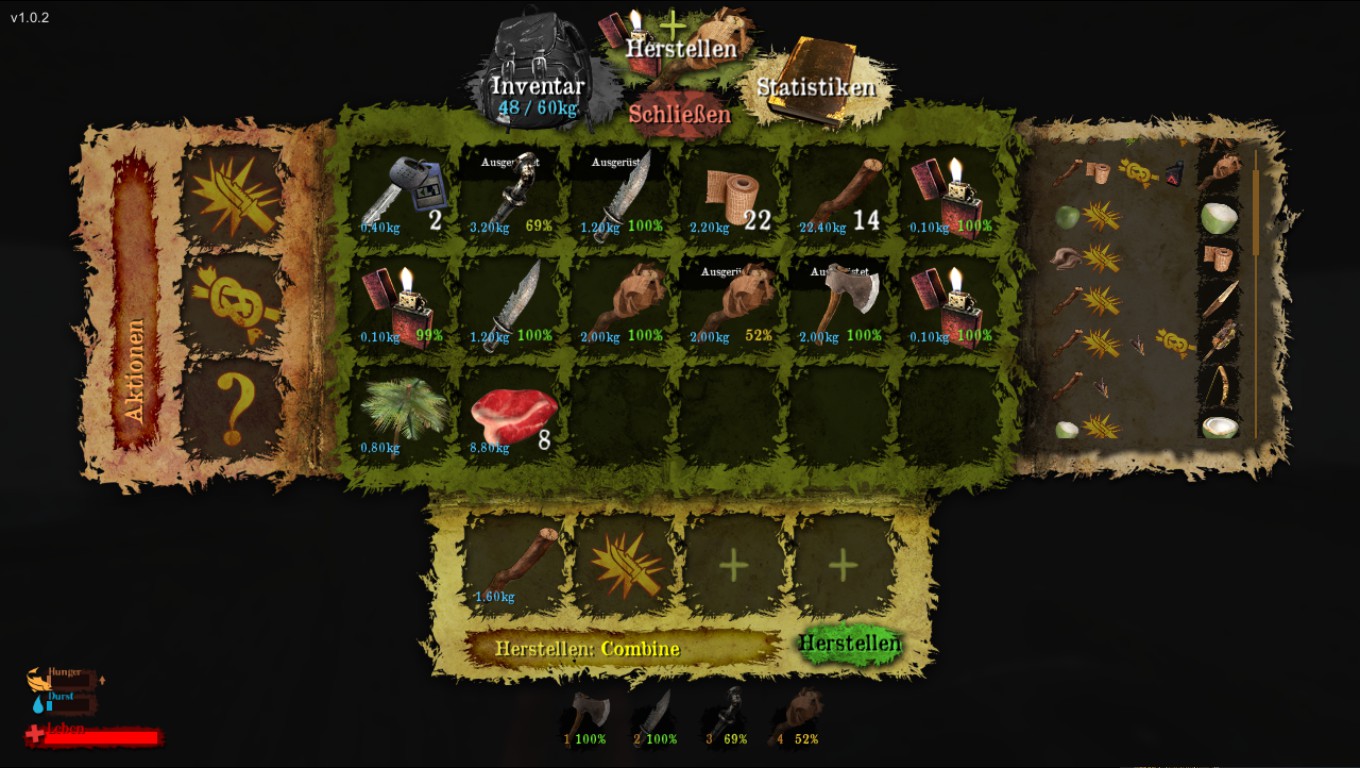This screenshot has width=1360, height=768.
Task: Select the stack of 14 sticks
Action: tap(840, 194)
